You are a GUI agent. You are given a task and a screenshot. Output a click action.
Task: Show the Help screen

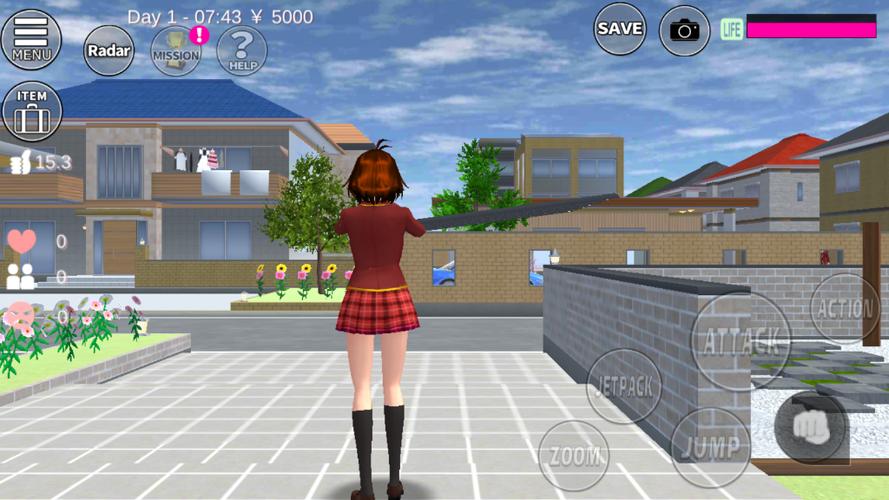[x=241, y=50]
